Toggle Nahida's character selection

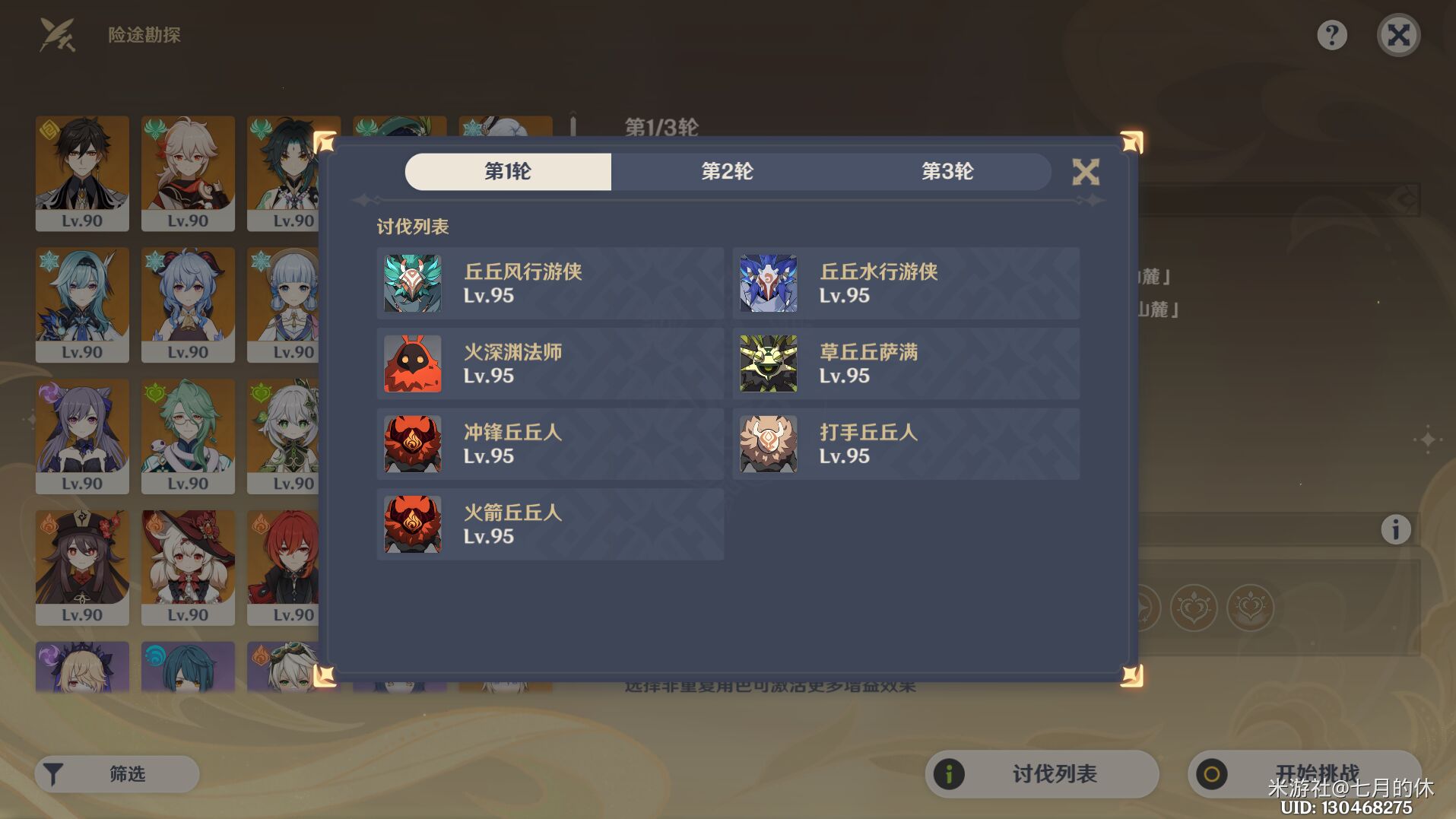[294, 436]
